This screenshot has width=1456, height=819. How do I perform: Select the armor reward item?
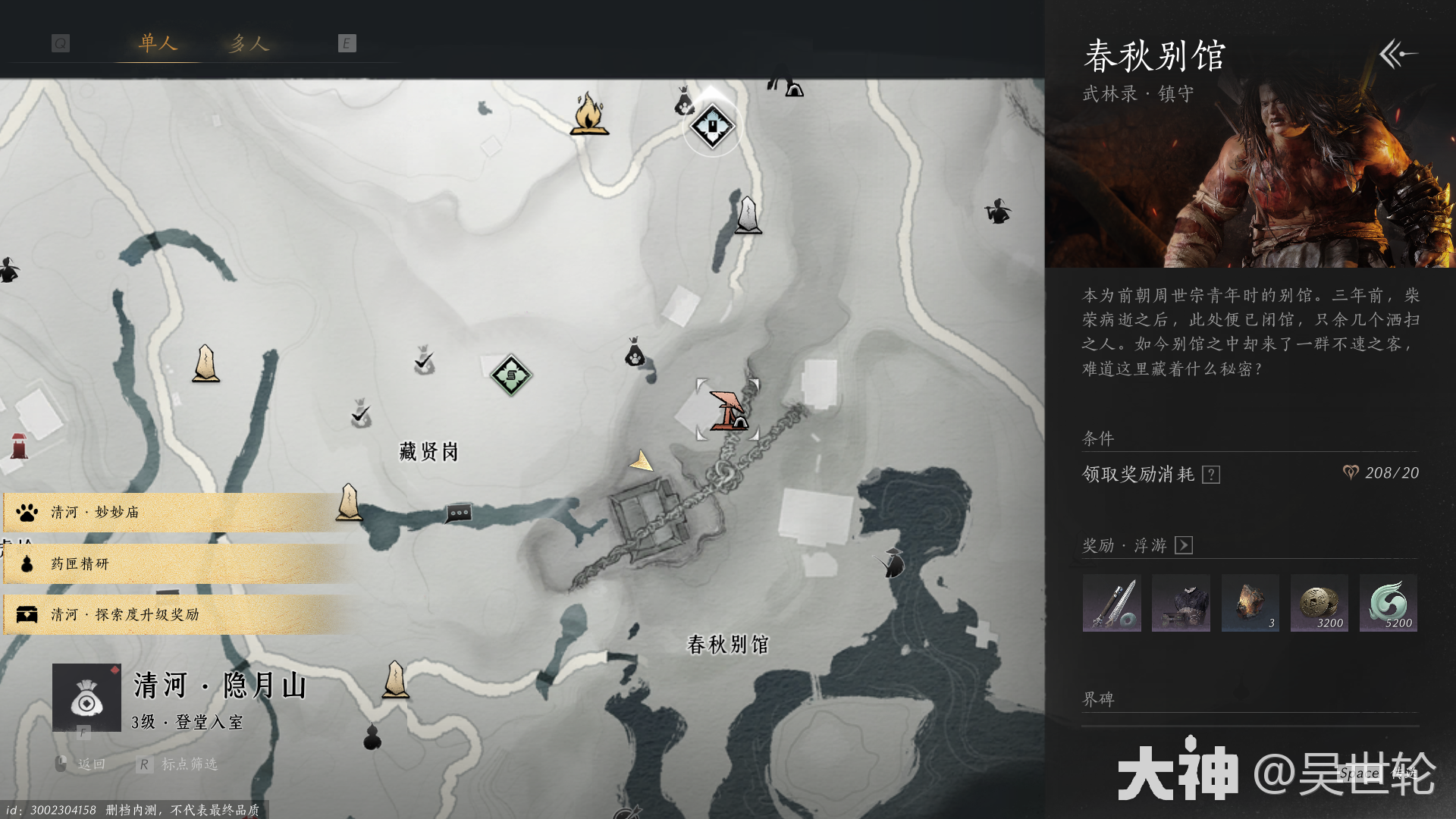[x=1181, y=603]
